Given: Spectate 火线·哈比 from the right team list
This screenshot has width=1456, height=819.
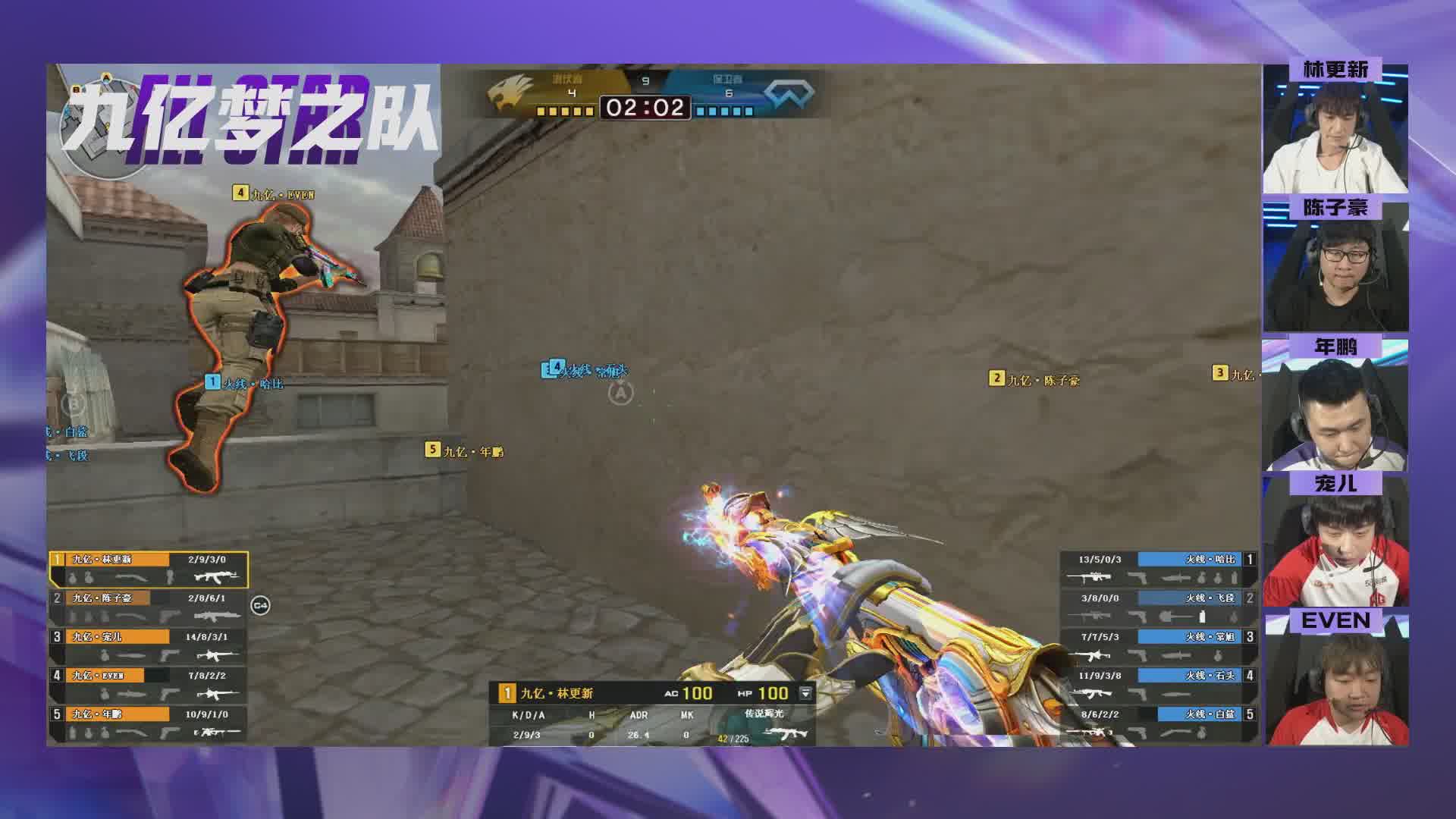Looking at the screenshot, I should point(1158,569).
